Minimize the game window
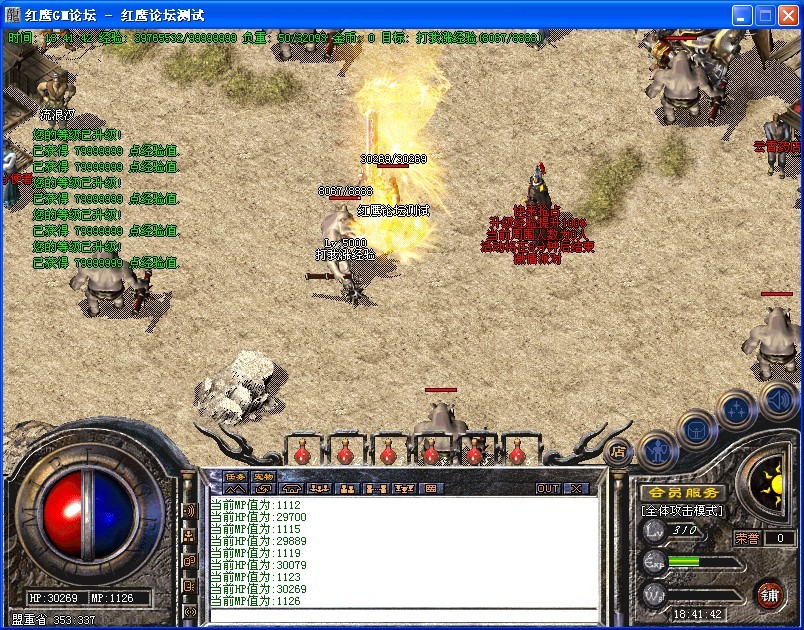 coord(742,15)
